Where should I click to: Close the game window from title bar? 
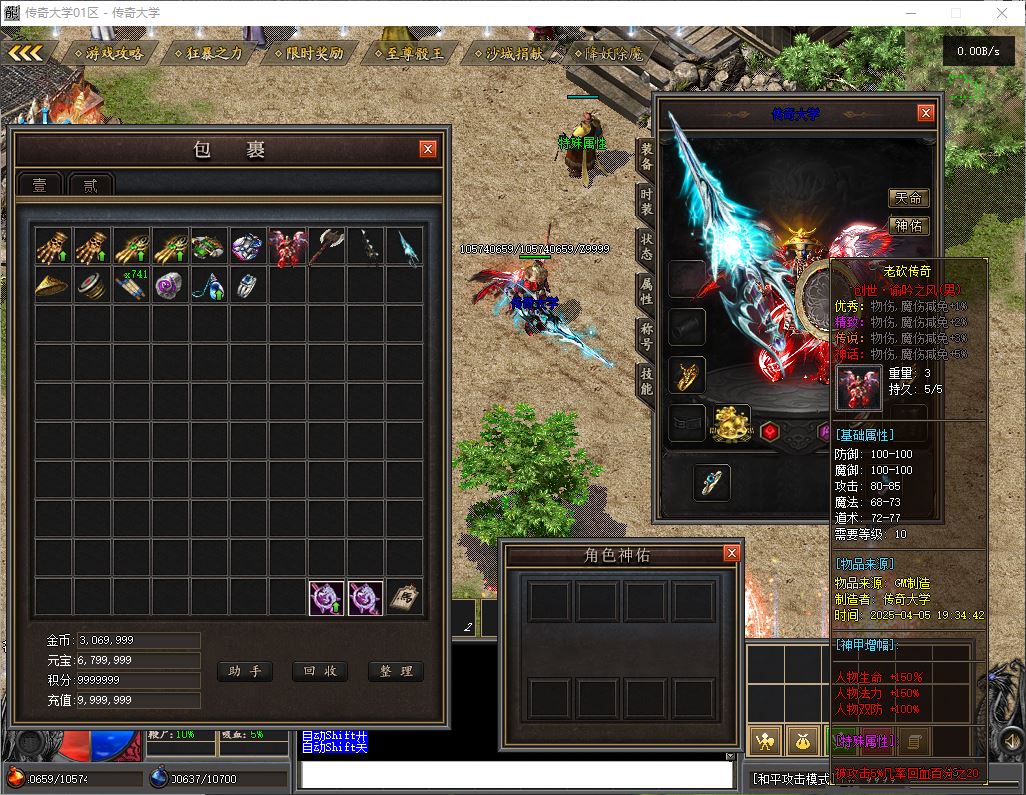tap(1002, 13)
